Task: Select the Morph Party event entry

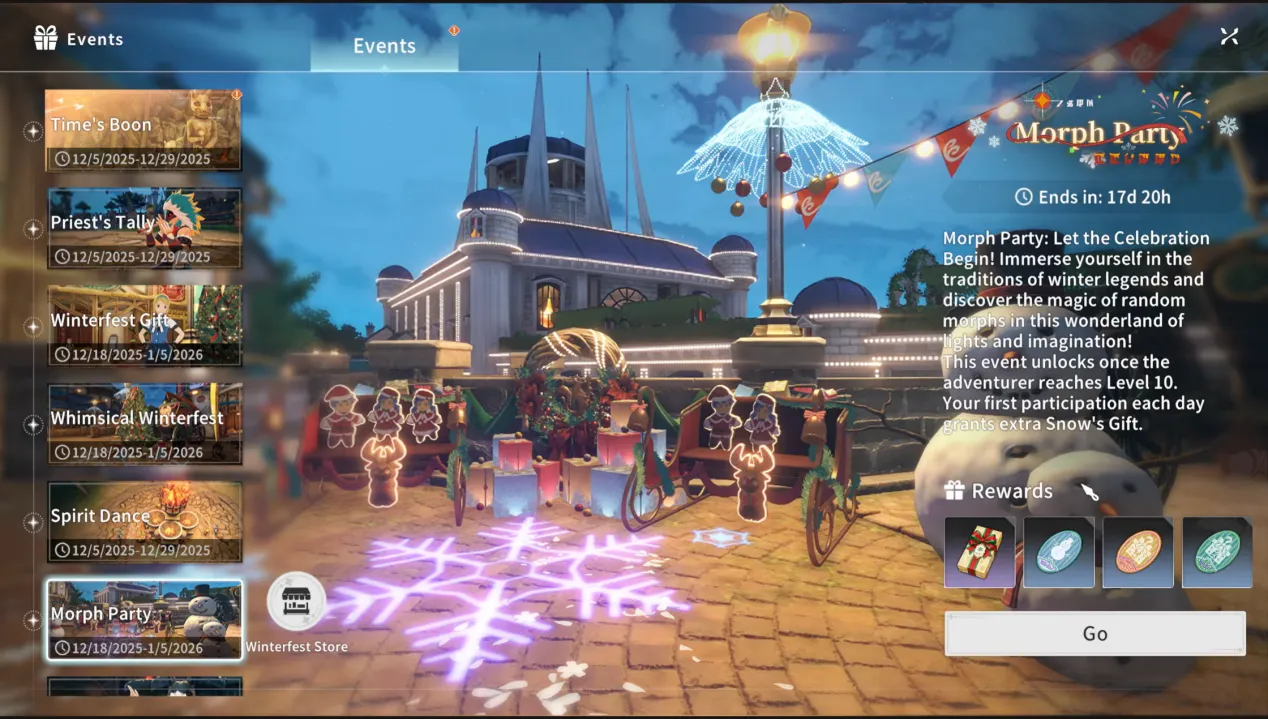Action: pos(144,620)
